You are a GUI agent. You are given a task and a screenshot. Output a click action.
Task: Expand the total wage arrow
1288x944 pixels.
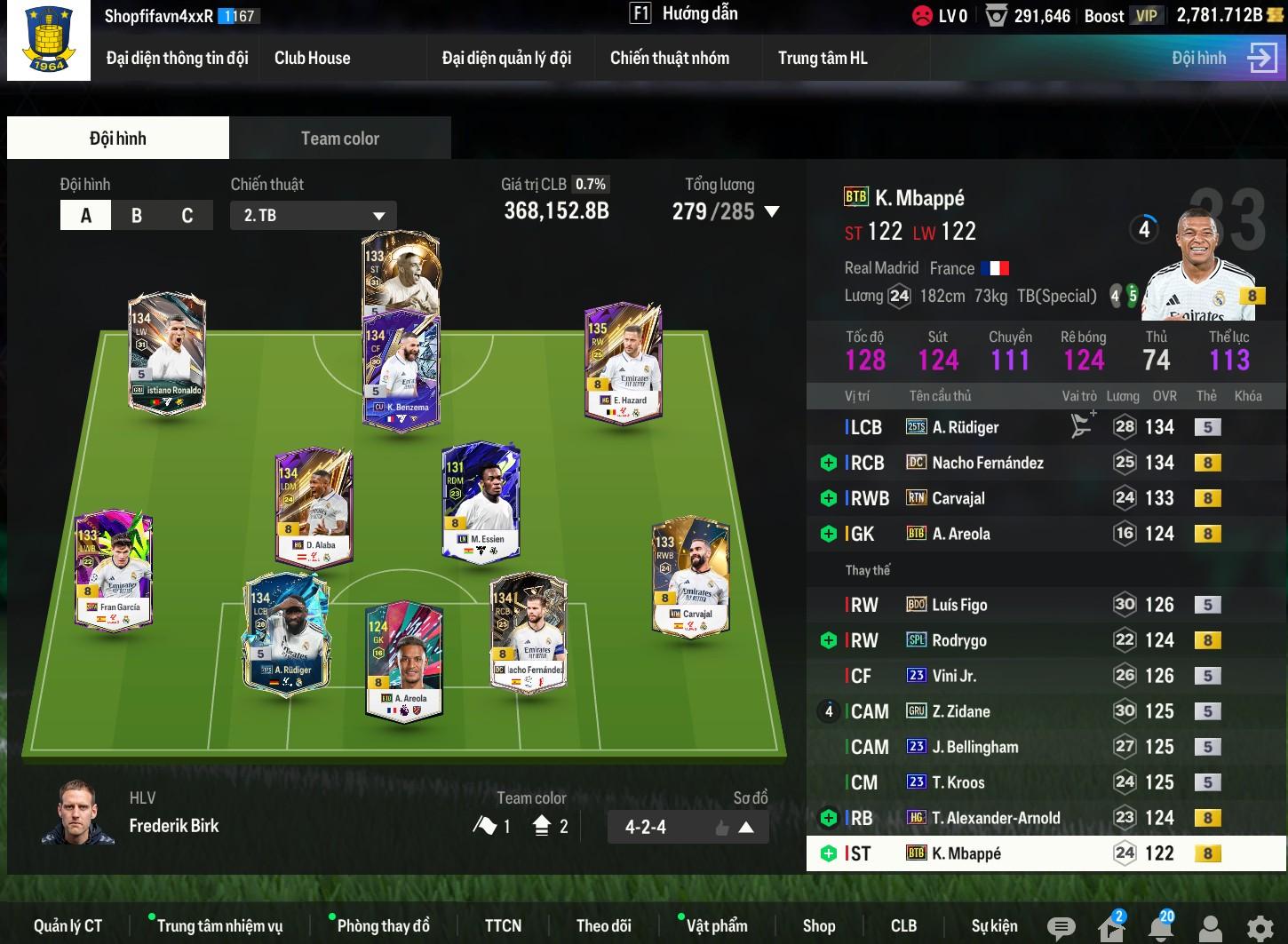point(772,212)
